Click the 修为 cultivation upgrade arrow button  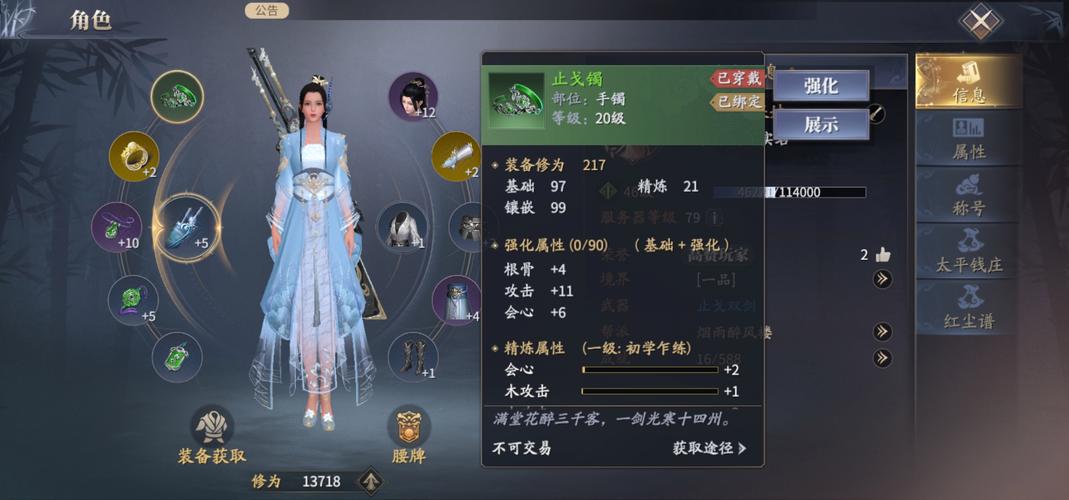point(371,481)
